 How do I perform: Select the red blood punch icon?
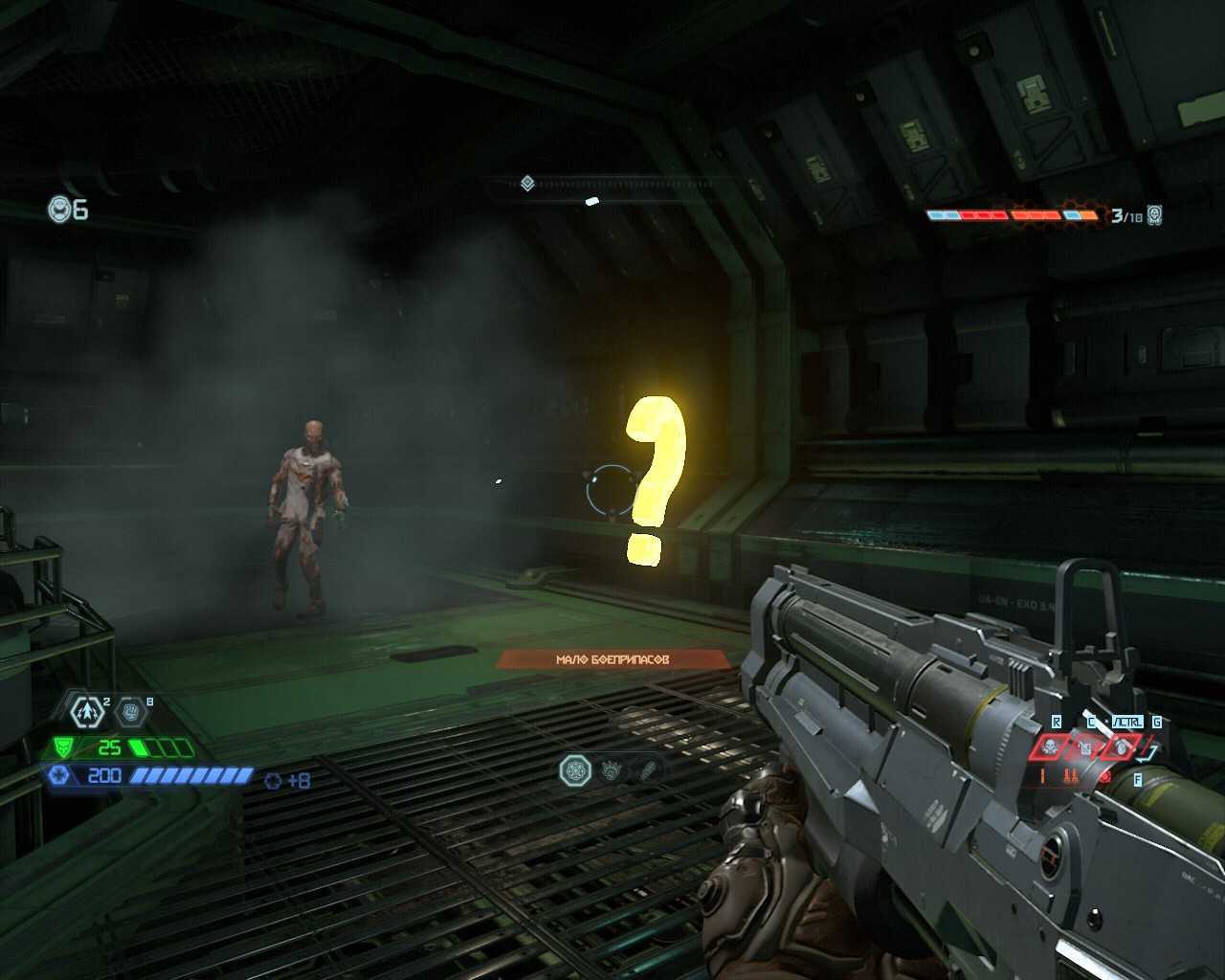pyautogui.click(x=1105, y=777)
